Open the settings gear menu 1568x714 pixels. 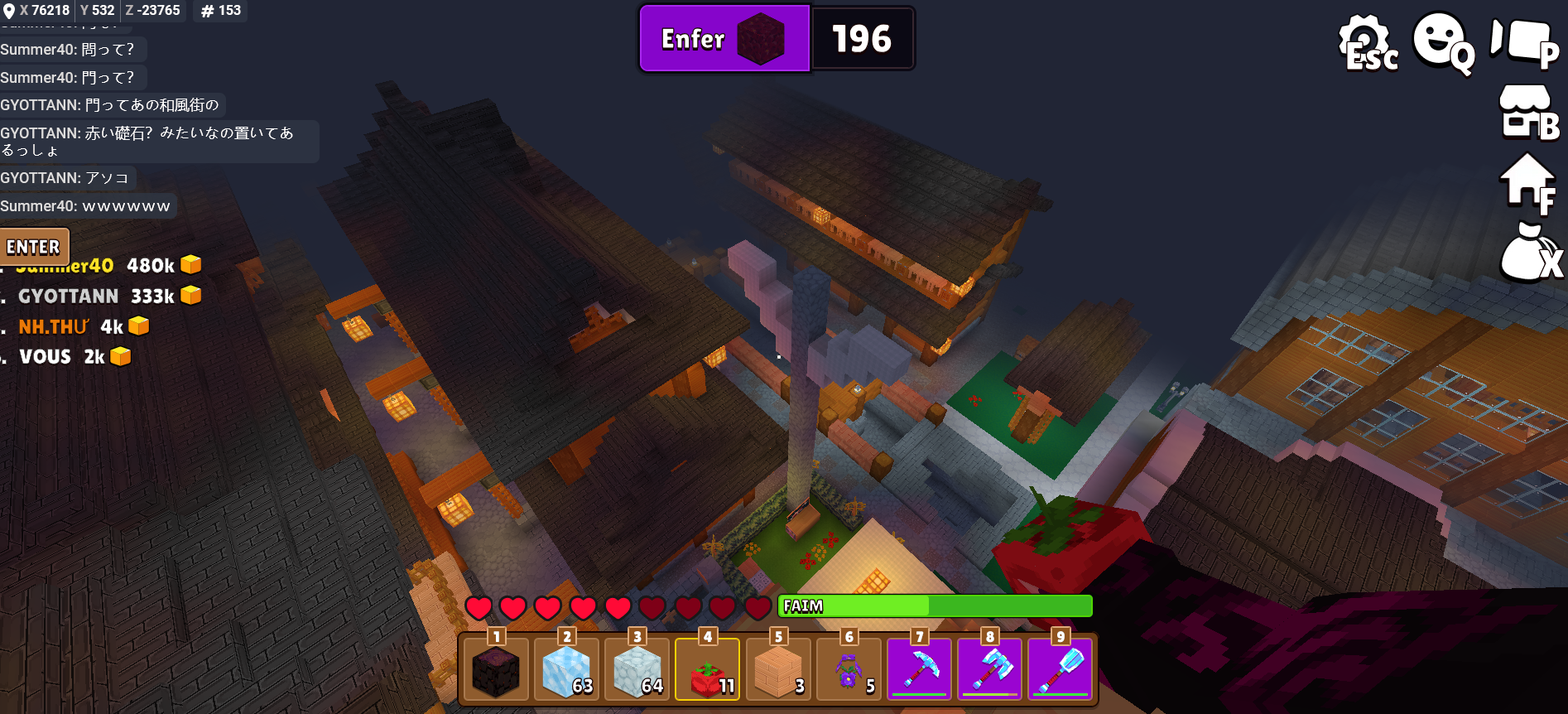pyautogui.click(x=1366, y=41)
